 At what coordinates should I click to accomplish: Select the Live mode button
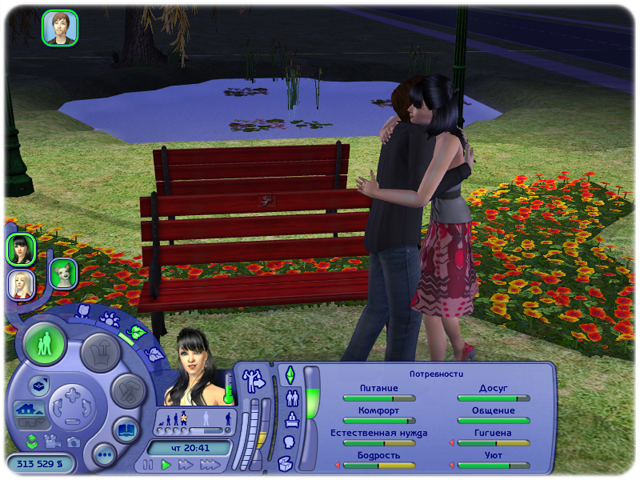(45, 346)
